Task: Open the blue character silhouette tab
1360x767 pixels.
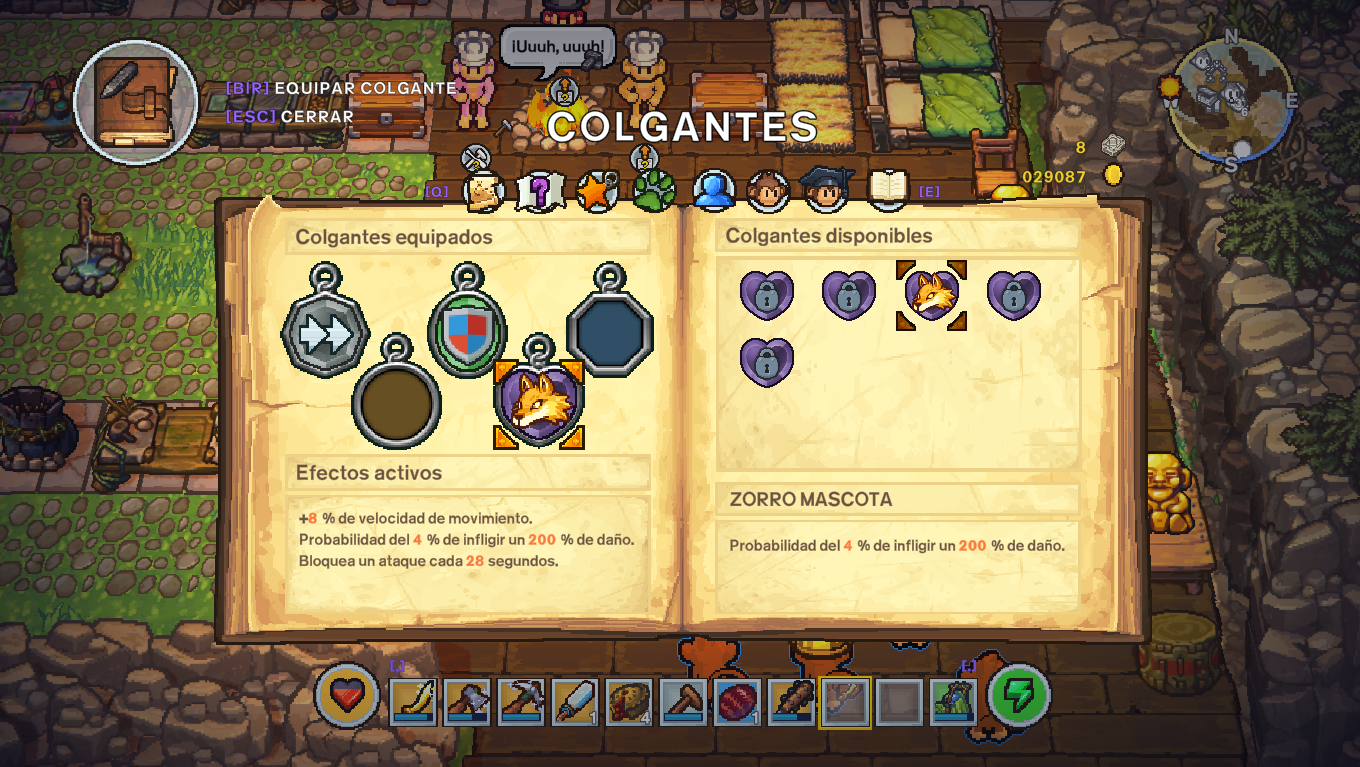Action: (711, 188)
